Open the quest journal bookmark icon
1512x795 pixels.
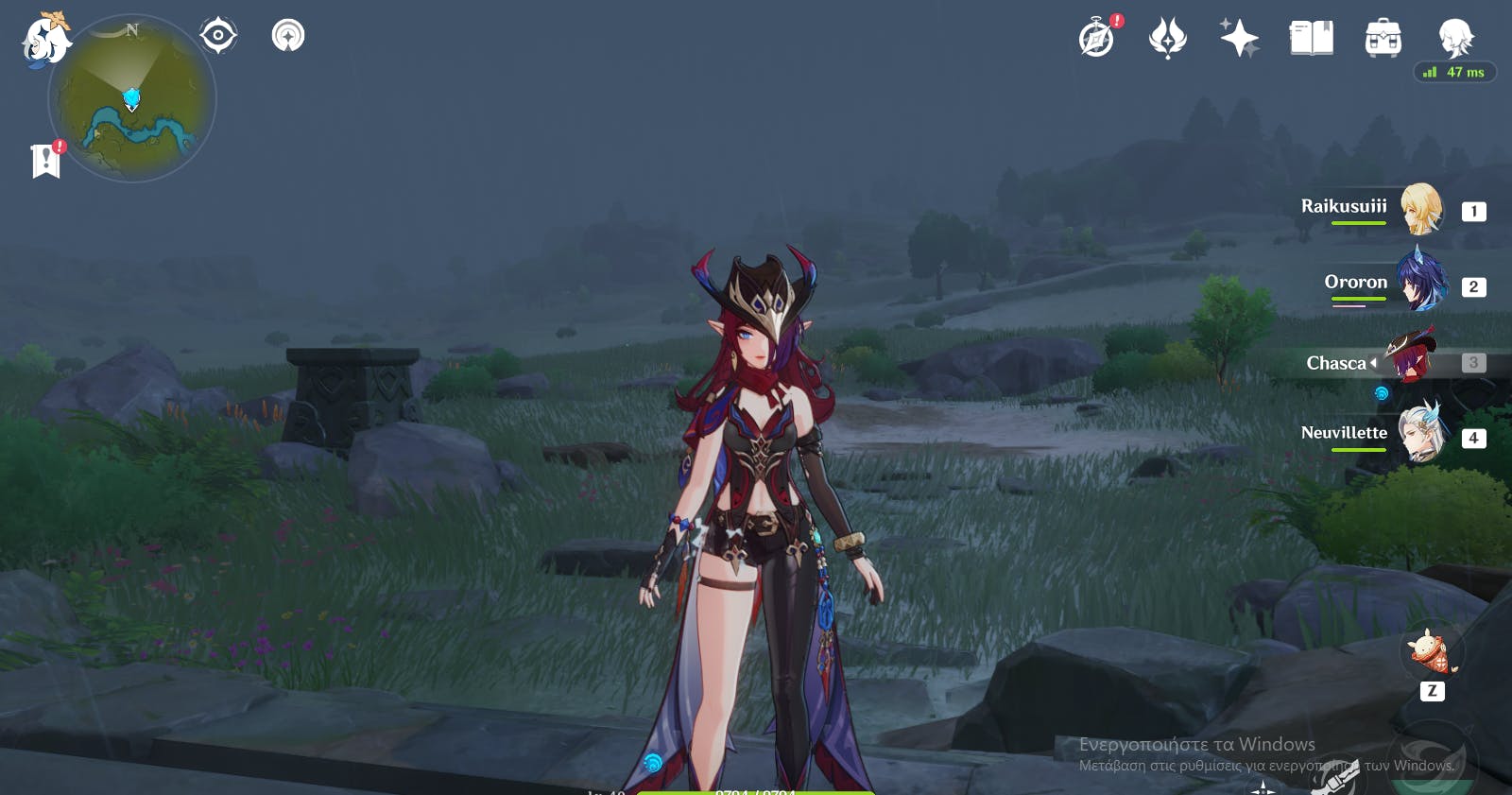pos(45,161)
